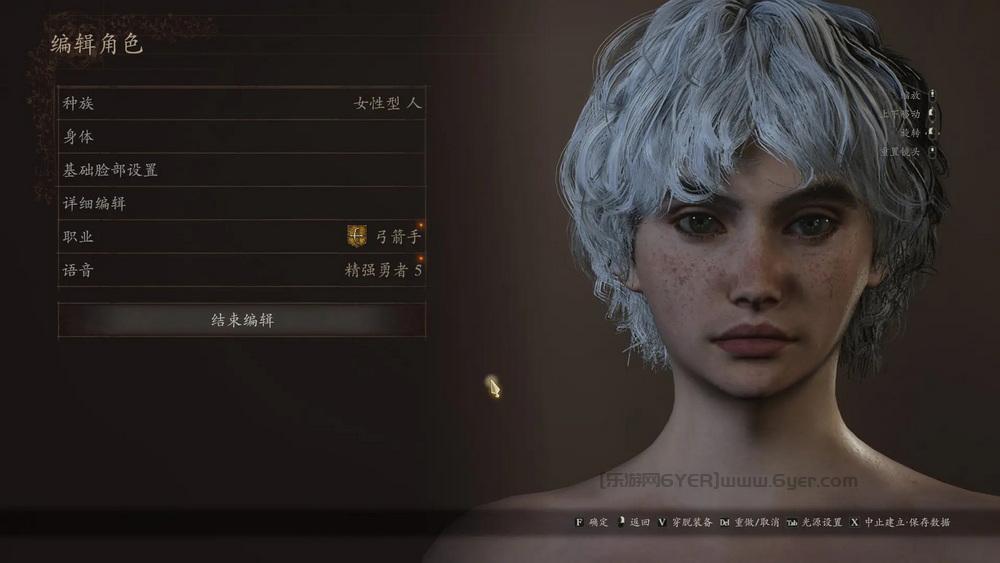Select the 身体 (body) option
This screenshot has height=563, width=1000.
[x=241, y=137]
